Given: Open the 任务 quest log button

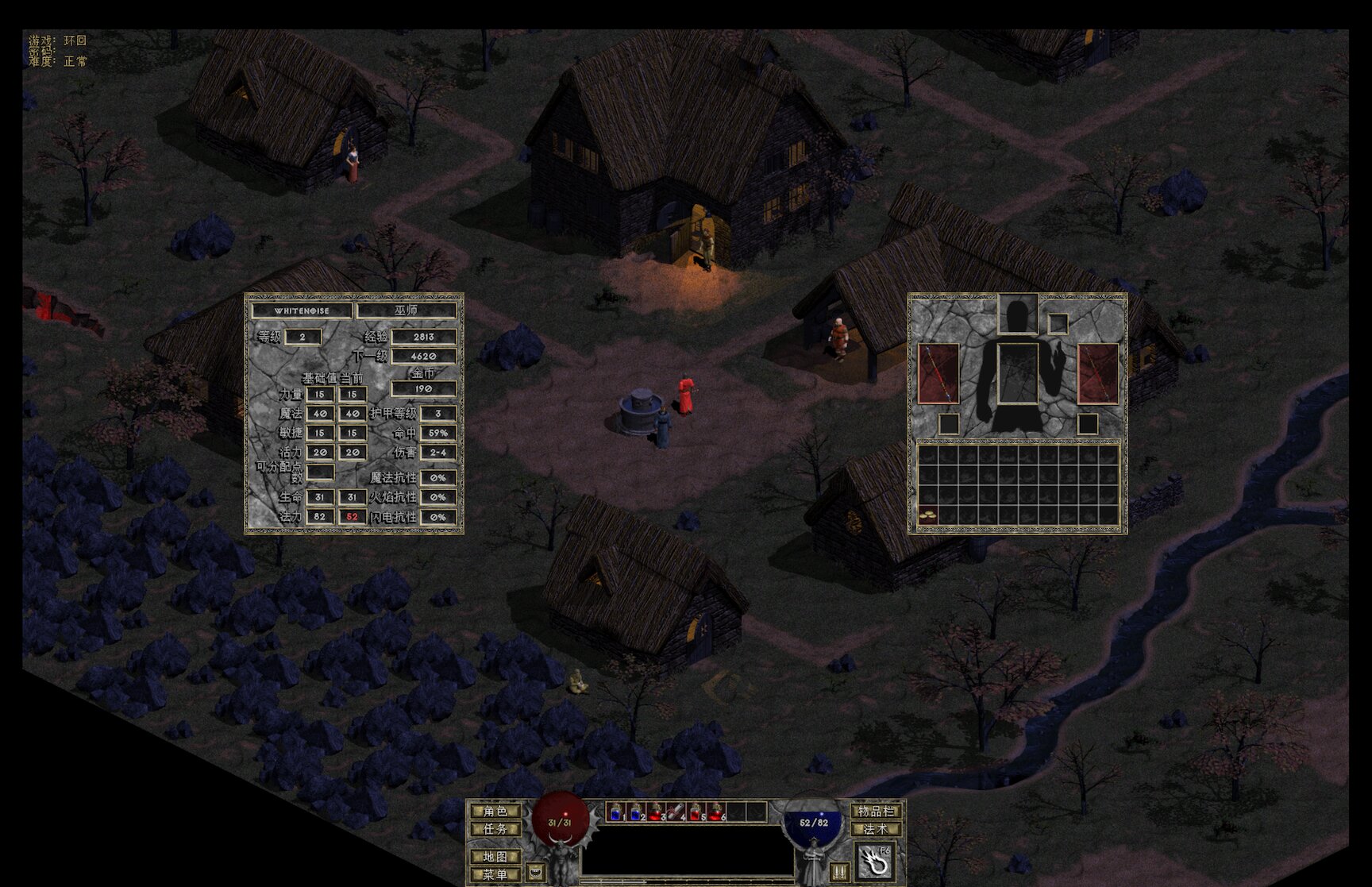Looking at the screenshot, I should [x=495, y=829].
